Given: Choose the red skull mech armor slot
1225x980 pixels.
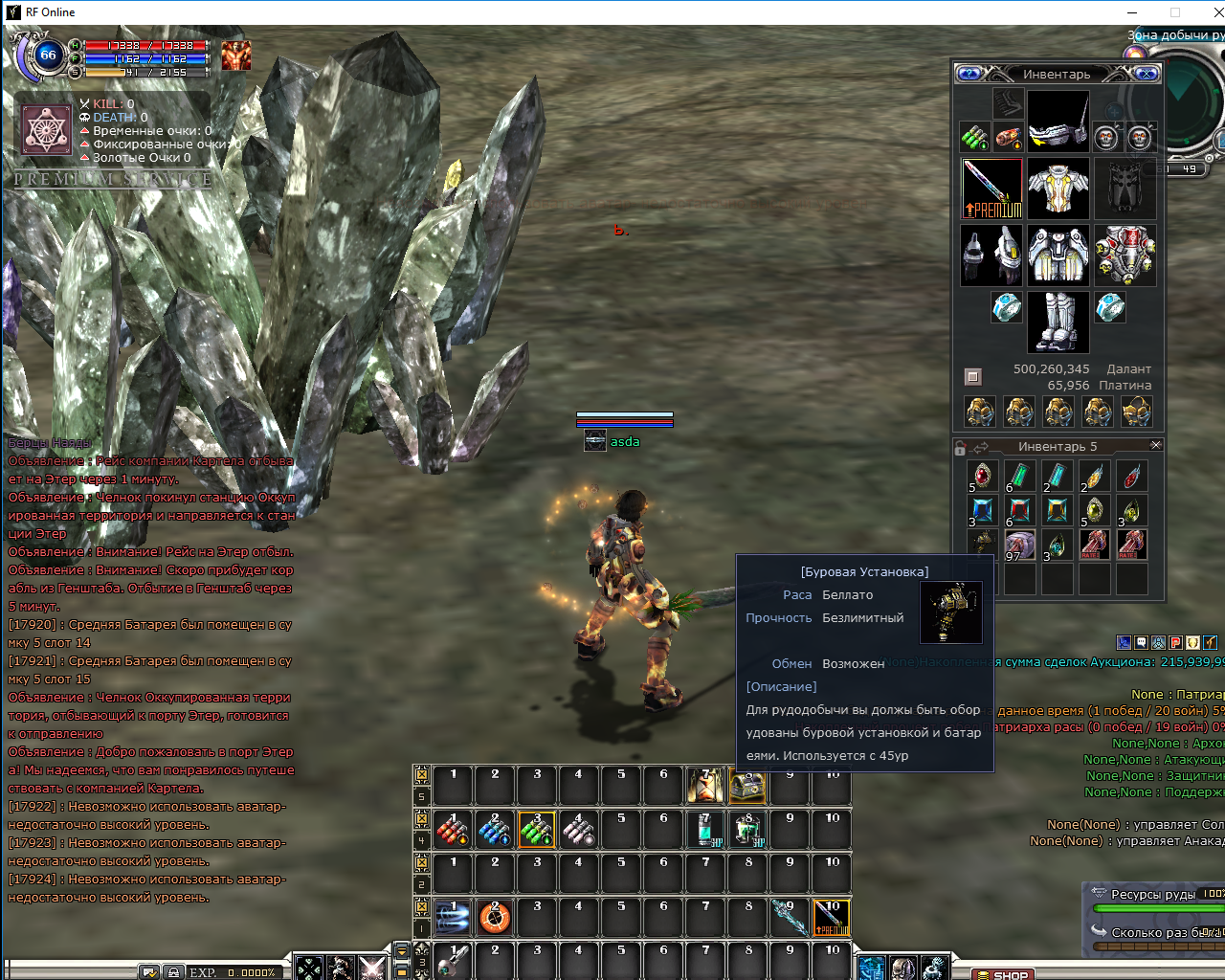Looking at the screenshot, I should [1125, 256].
